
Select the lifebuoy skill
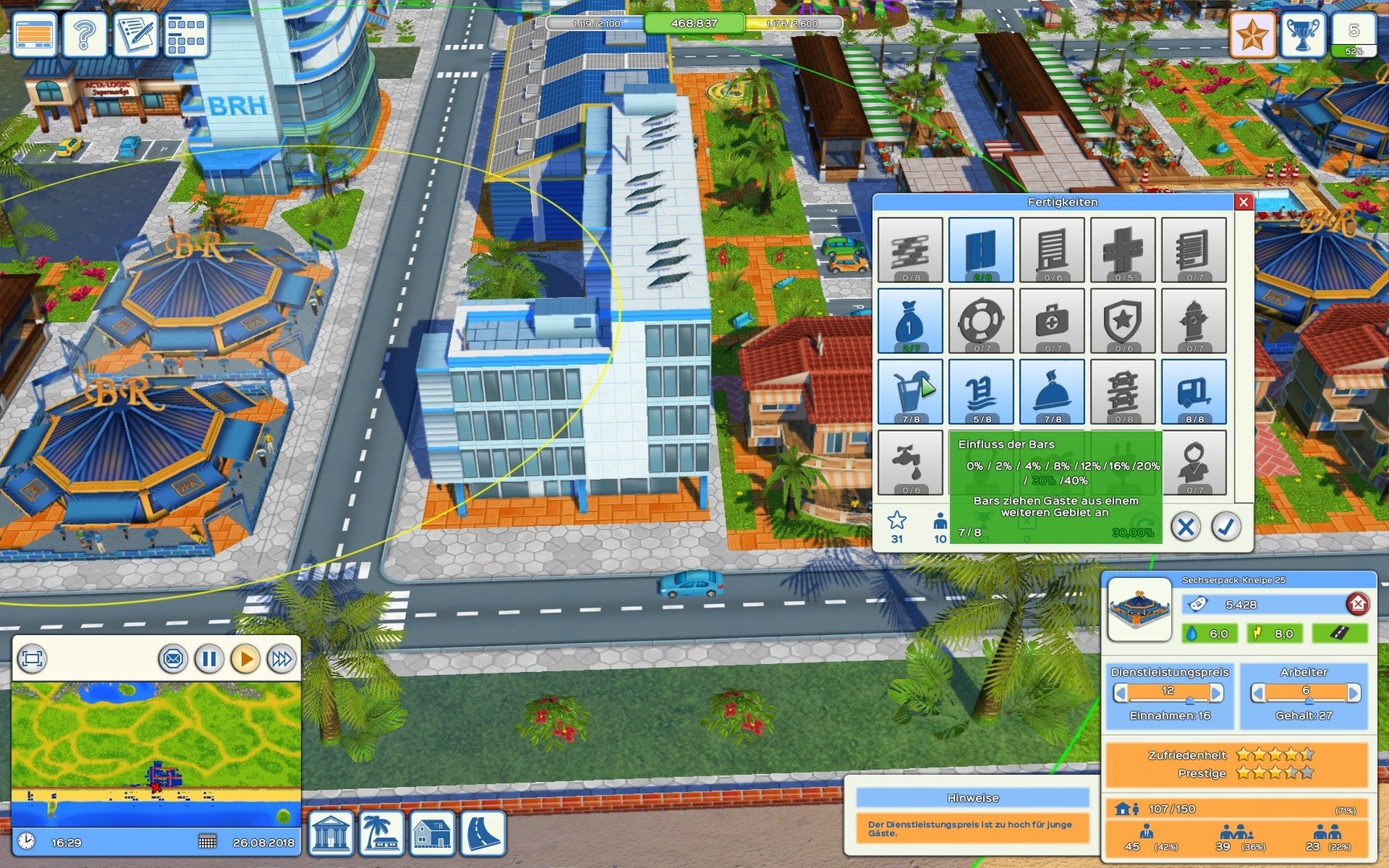(981, 321)
